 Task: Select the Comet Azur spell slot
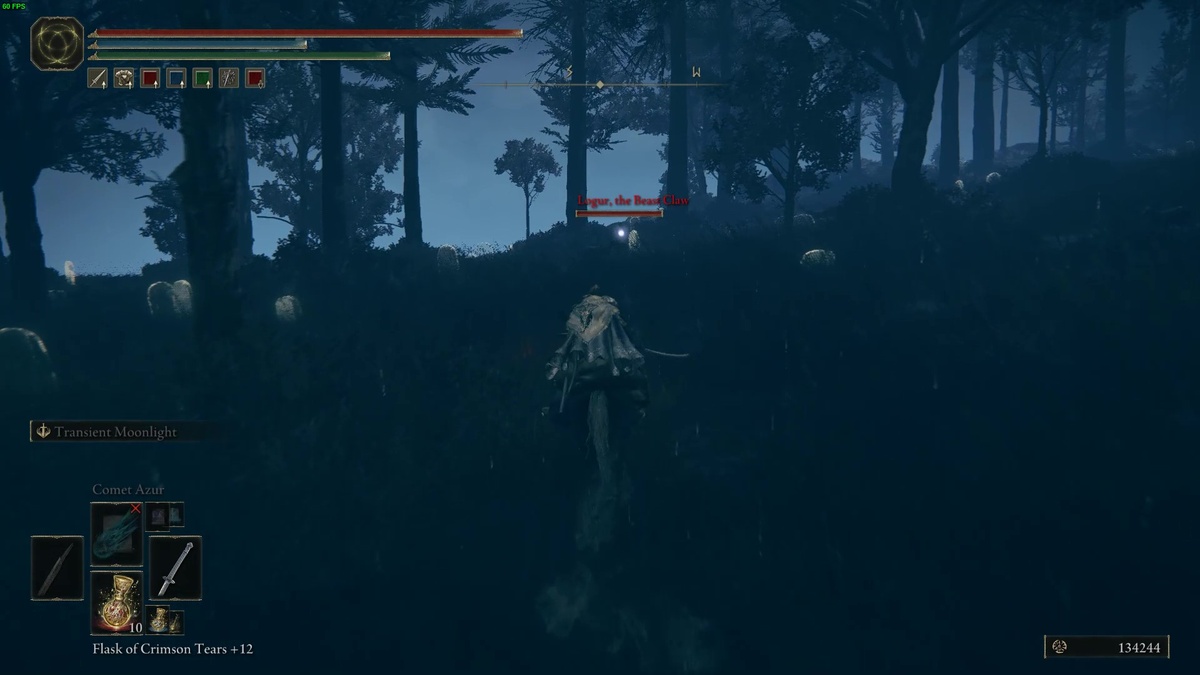116,535
